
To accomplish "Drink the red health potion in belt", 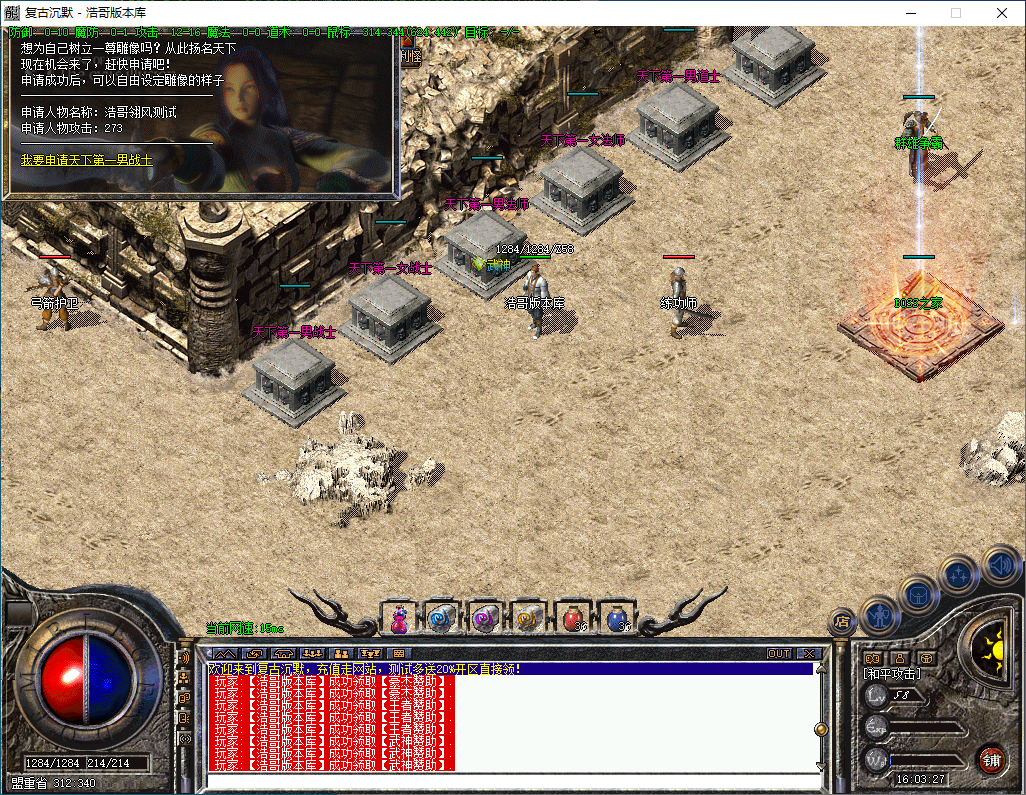I will pos(572,619).
